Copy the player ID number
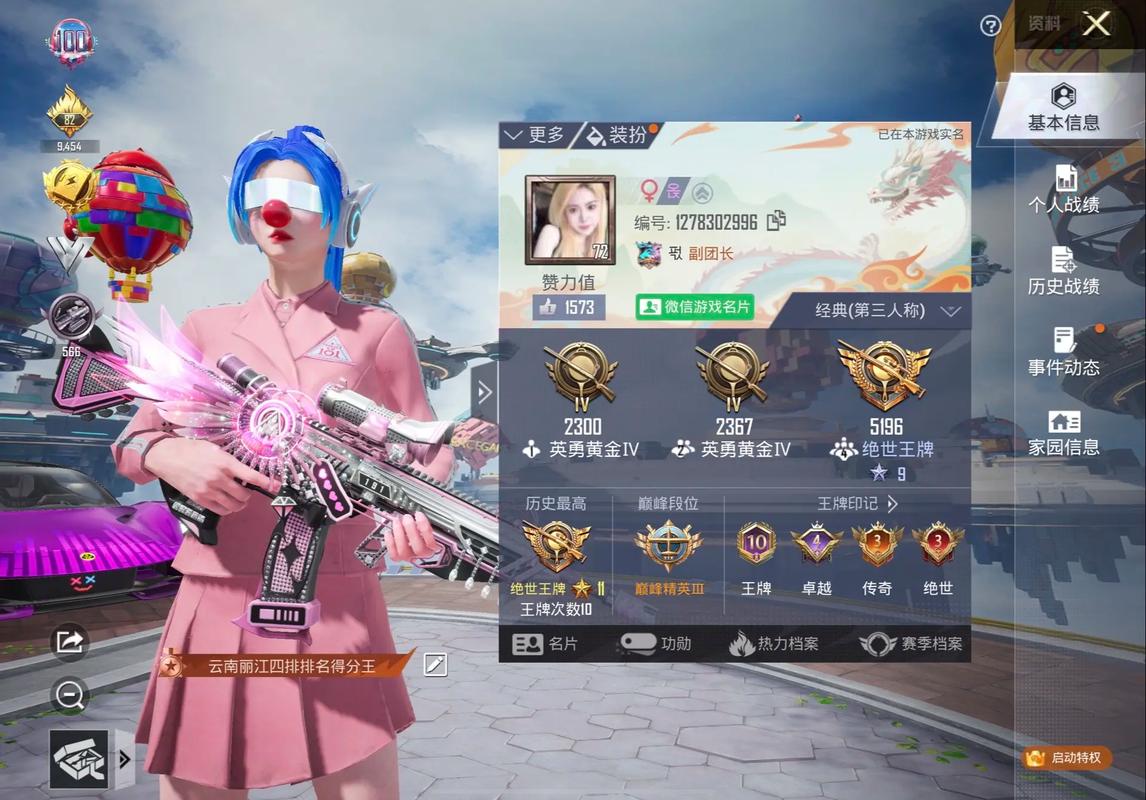 (776, 222)
